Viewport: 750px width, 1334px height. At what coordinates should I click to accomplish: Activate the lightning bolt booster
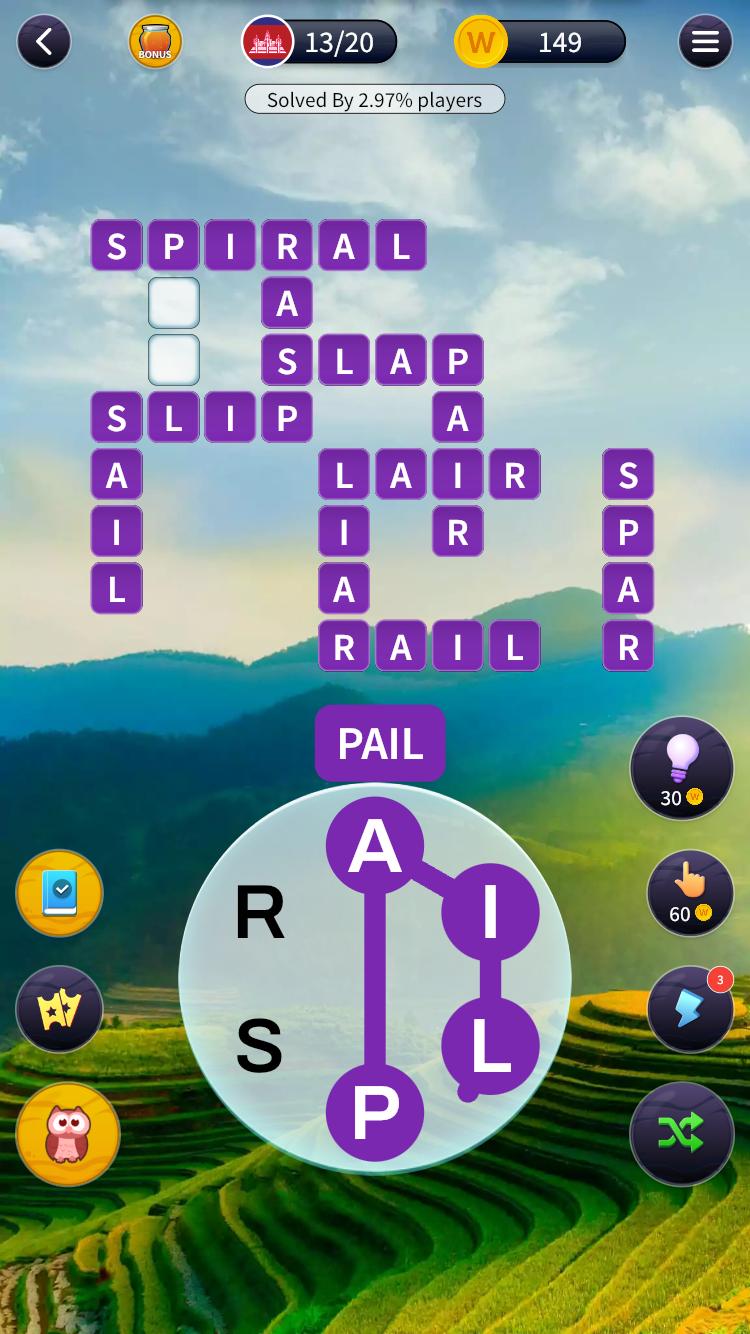(690, 1009)
